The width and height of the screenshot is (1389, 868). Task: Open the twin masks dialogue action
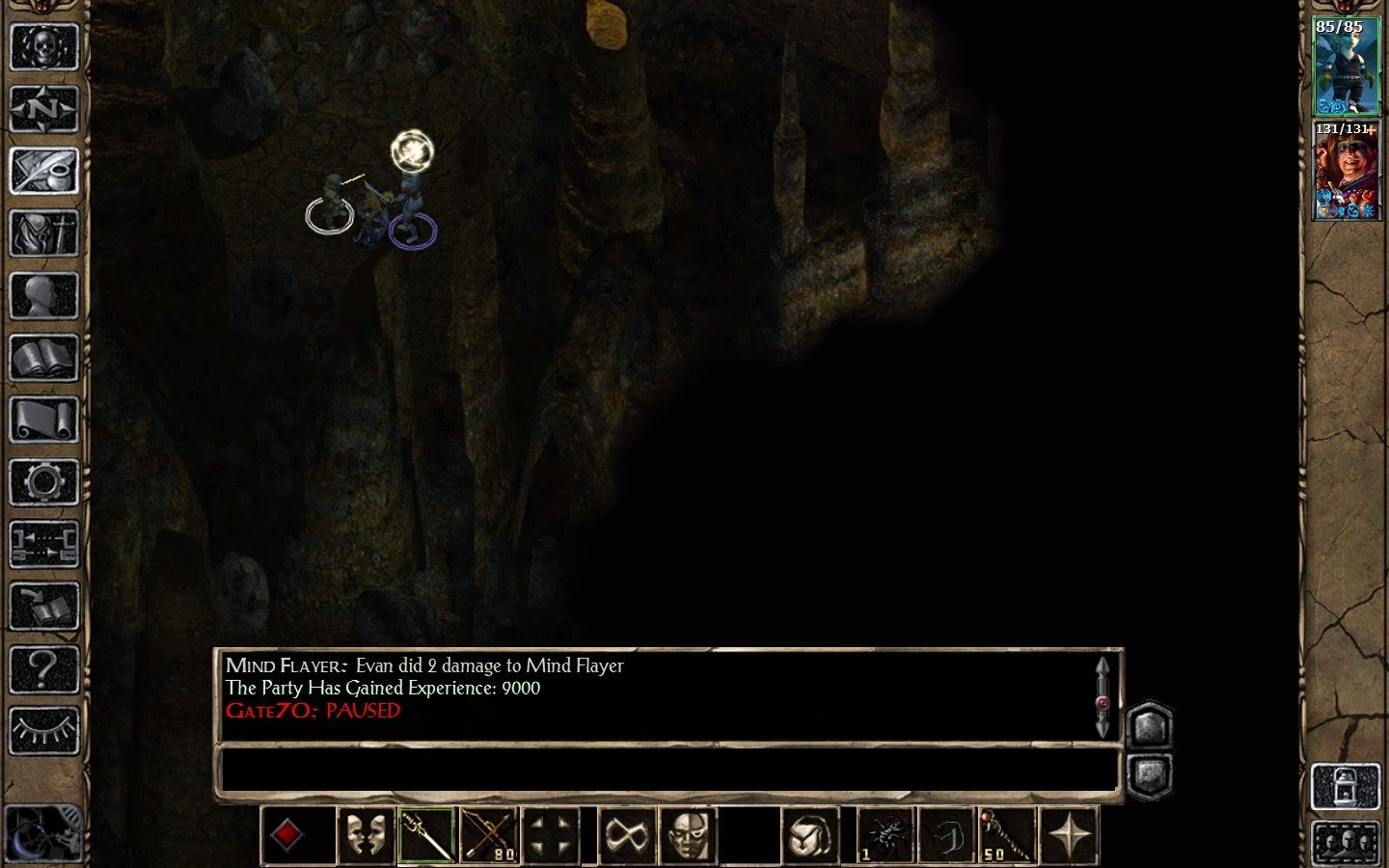pyautogui.click(x=365, y=833)
